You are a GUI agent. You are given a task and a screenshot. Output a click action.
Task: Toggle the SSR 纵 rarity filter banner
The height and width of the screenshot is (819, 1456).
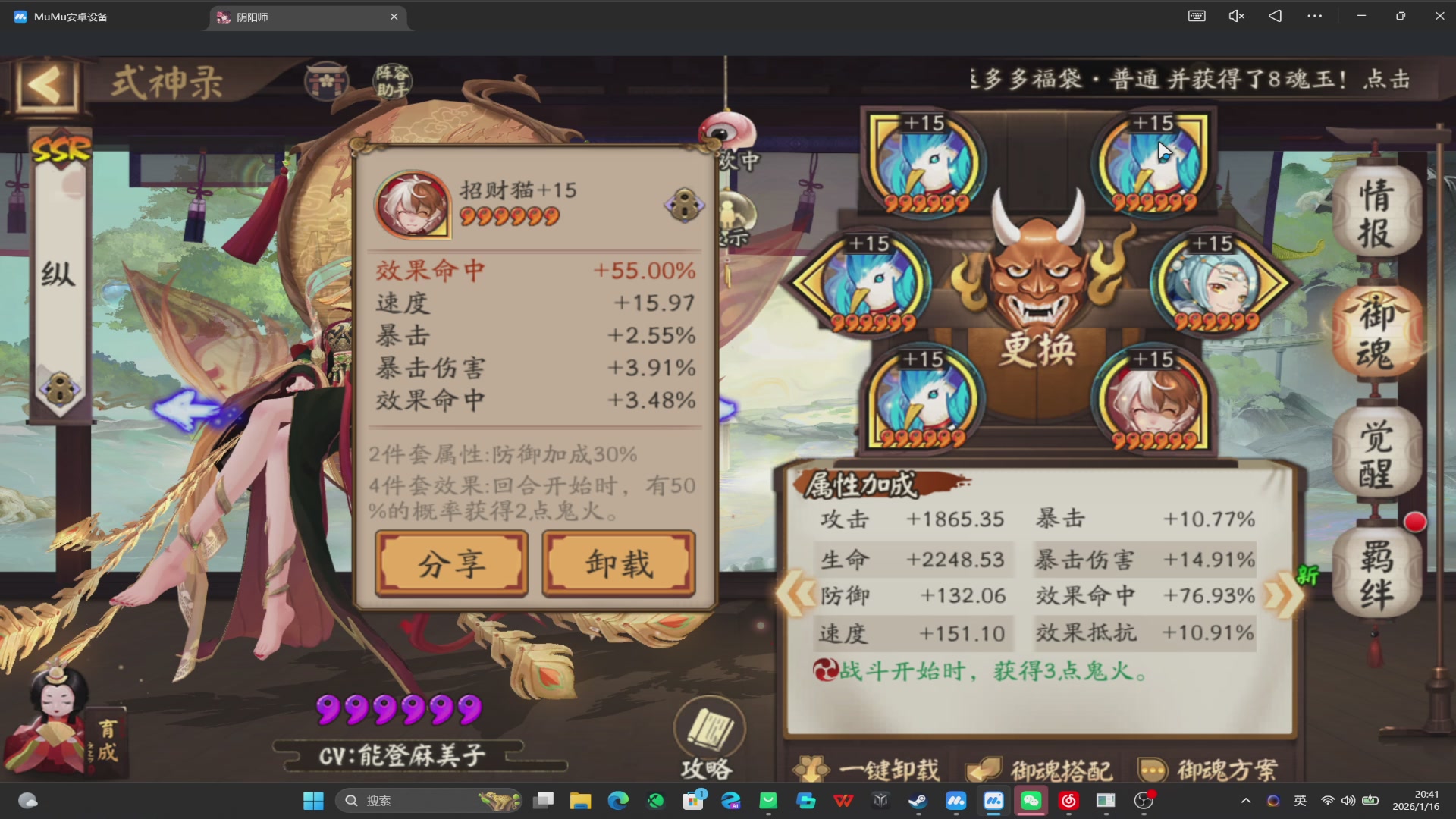pos(61,273)
